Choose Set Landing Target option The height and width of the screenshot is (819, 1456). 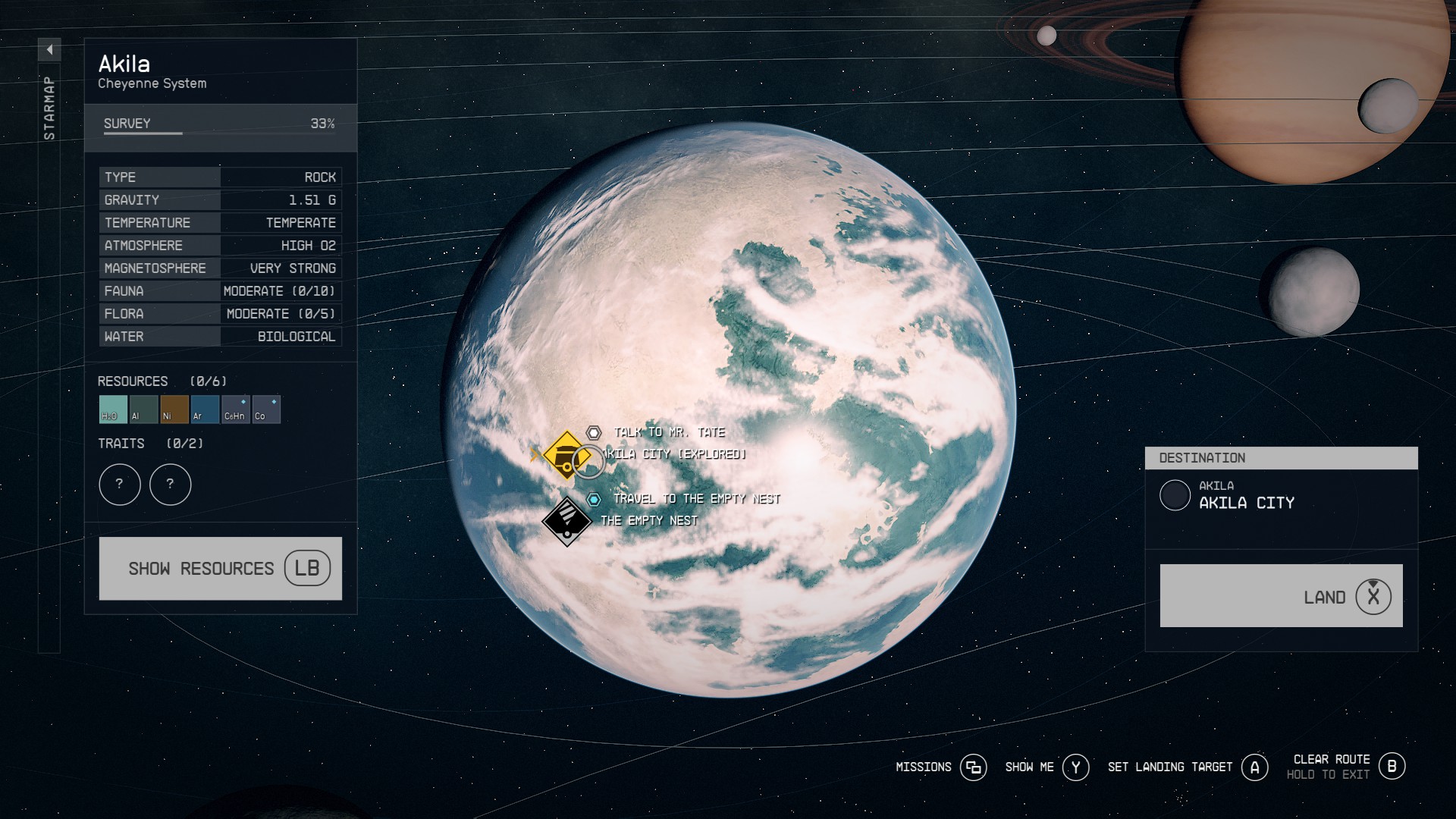1254,767
